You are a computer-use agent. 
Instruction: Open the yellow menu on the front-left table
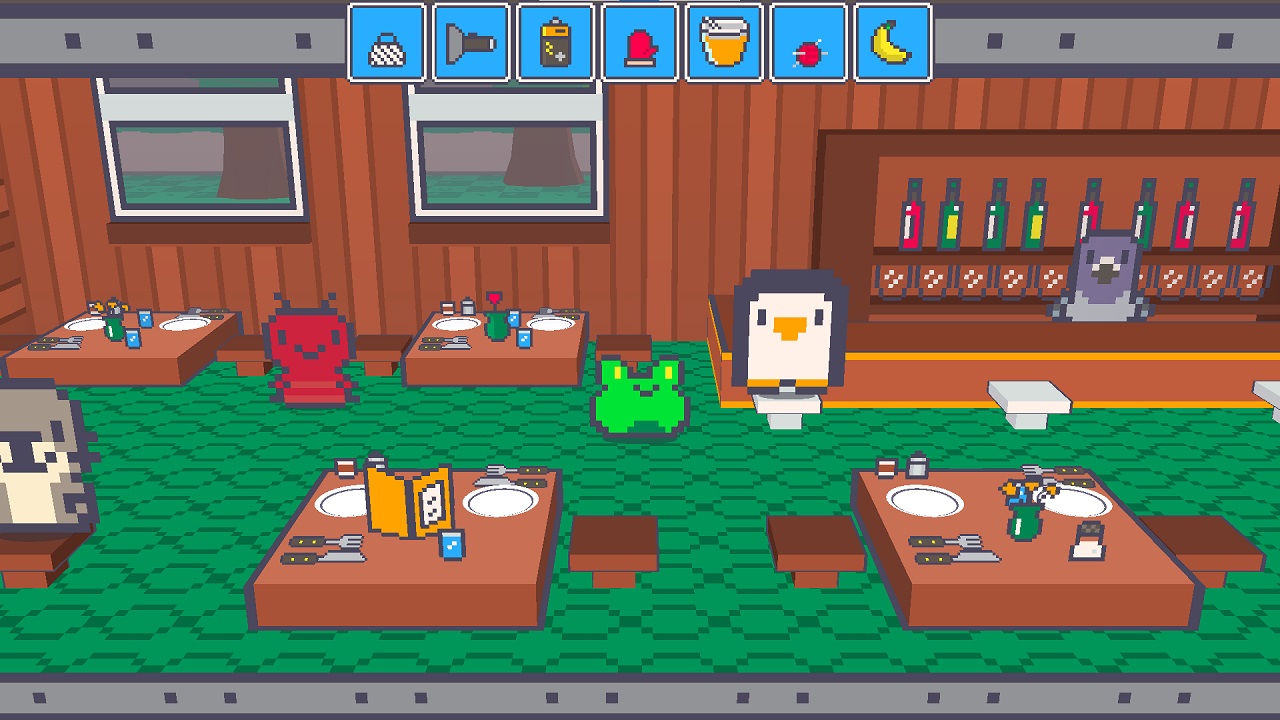[x=410, y=500]
